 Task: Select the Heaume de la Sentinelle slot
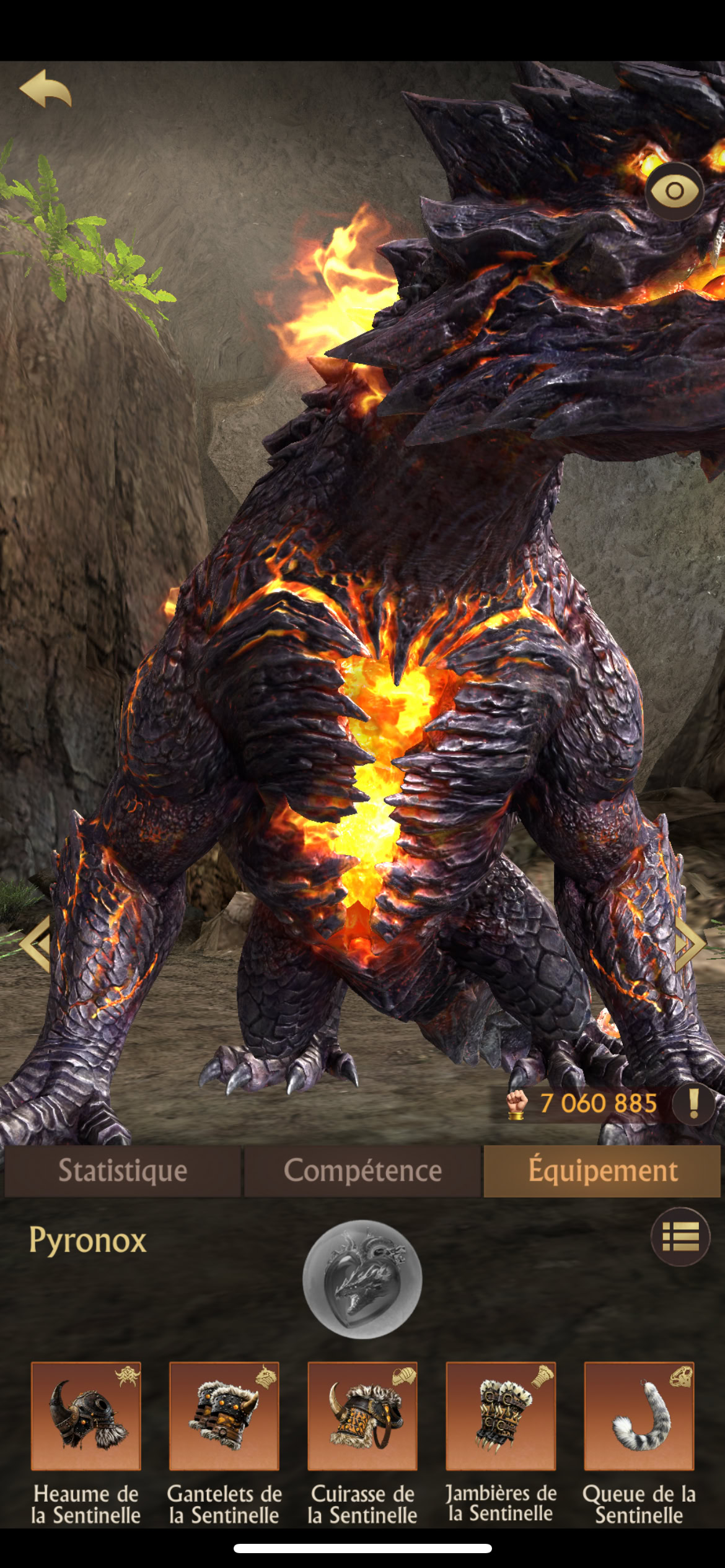[86, 1416]
